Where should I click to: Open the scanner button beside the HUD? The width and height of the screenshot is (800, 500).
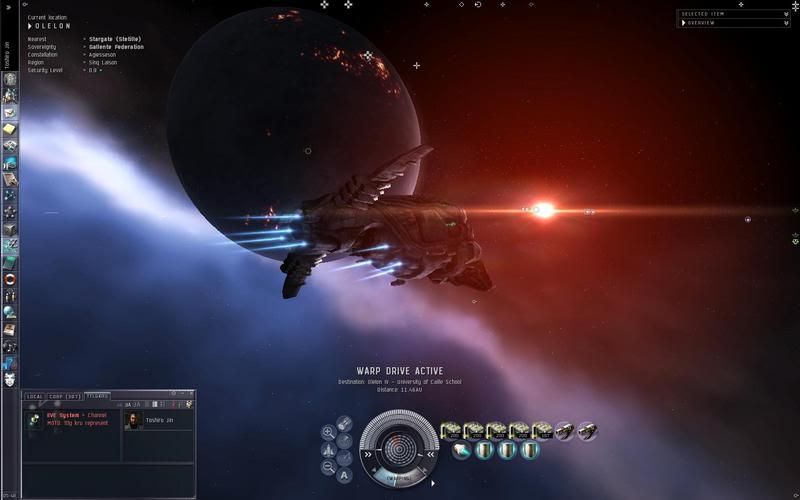tap(344, 423)
